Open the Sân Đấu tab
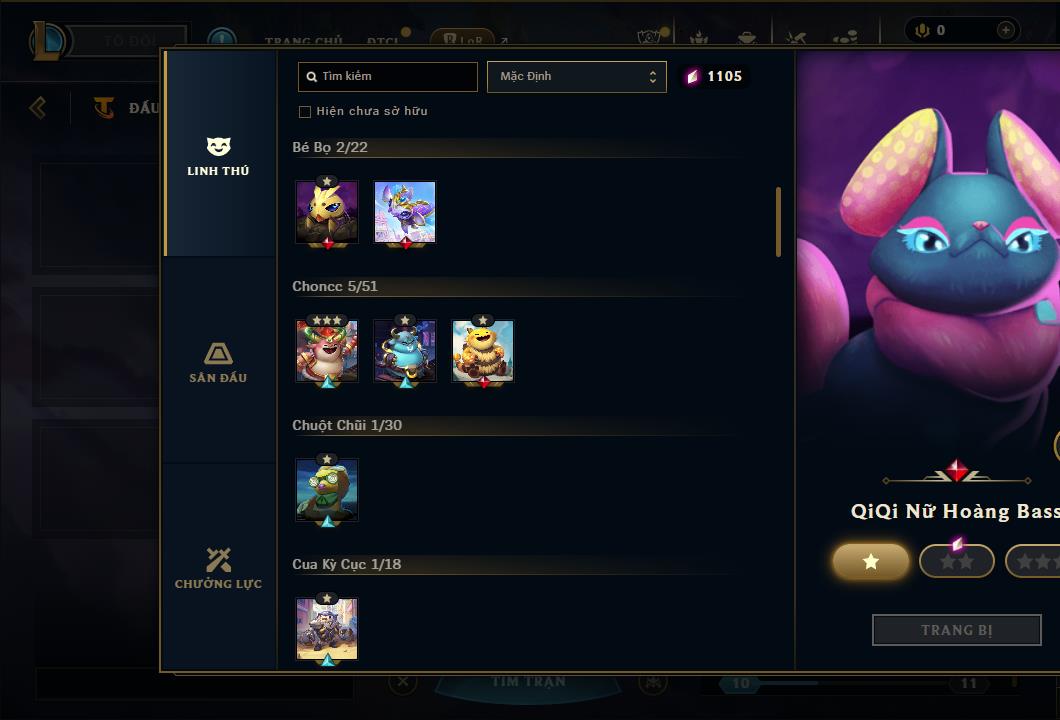 (x=218, y=362)
